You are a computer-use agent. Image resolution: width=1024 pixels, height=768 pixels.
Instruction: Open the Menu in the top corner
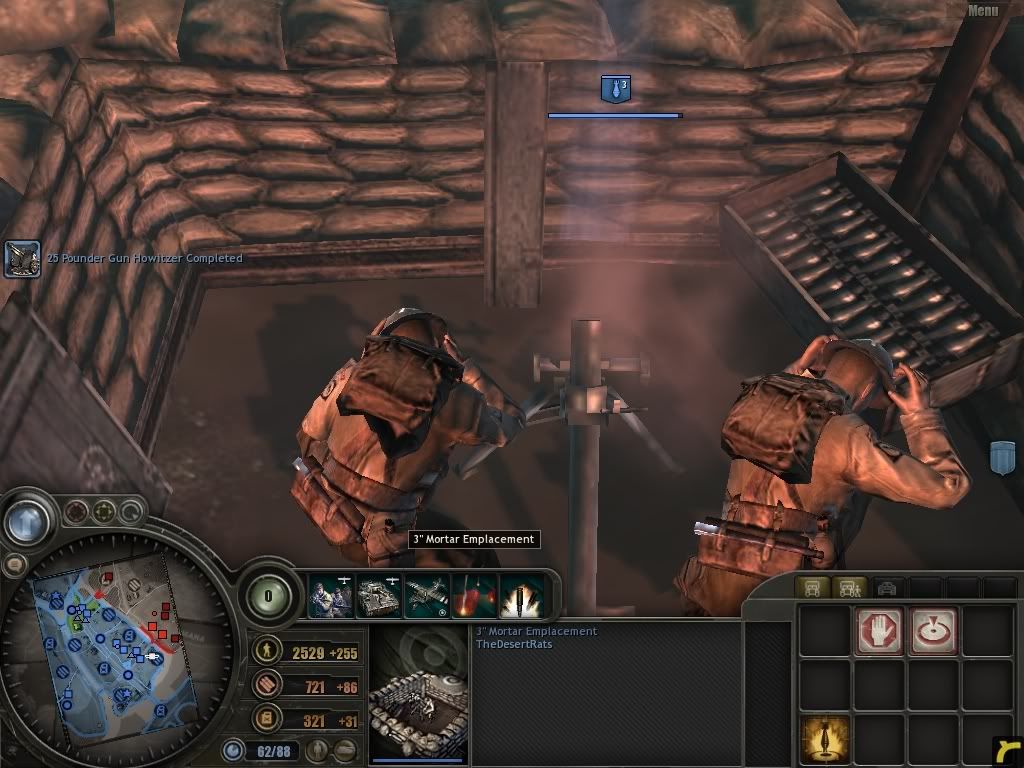click(982, 11)
